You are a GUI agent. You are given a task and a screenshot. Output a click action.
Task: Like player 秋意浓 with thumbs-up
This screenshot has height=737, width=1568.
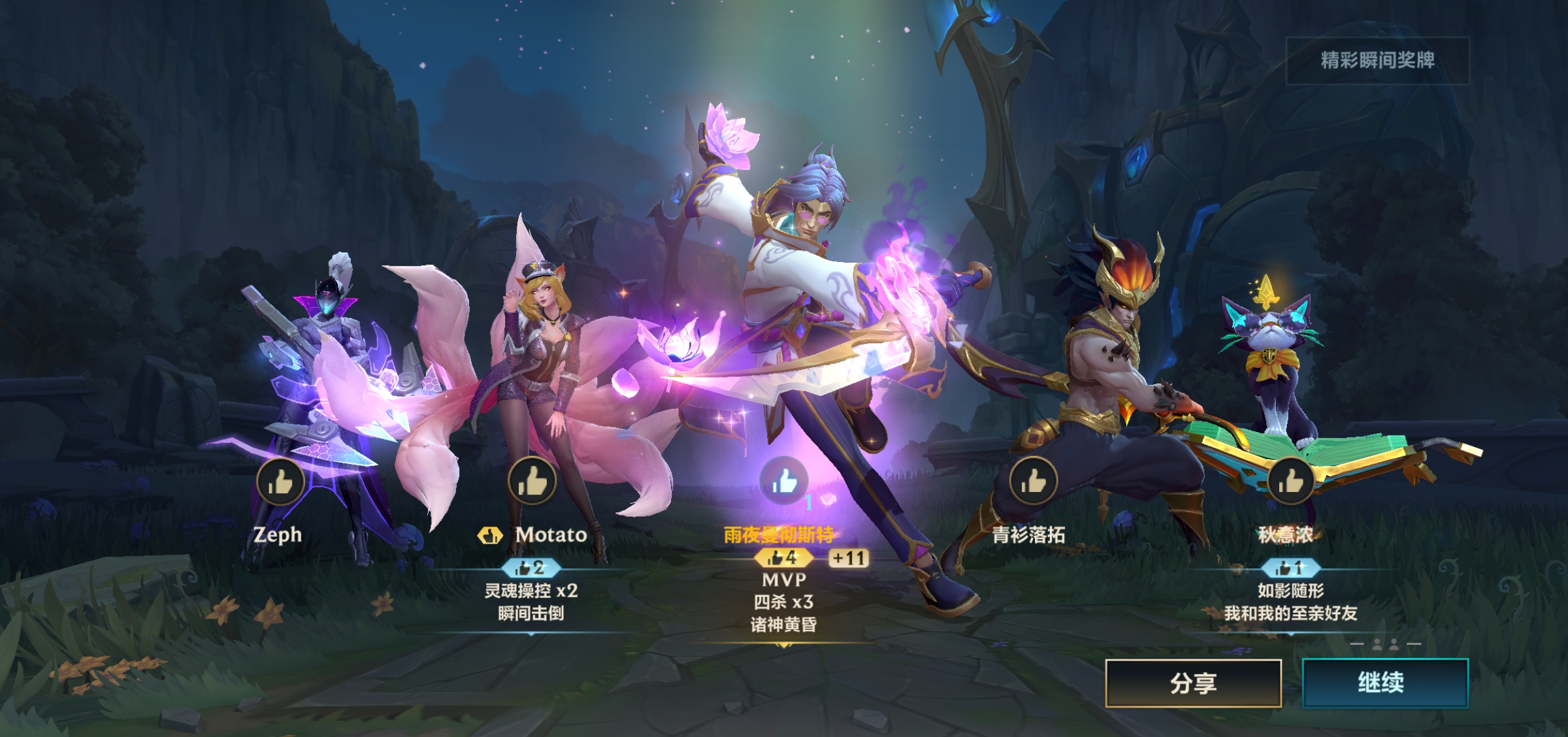pyautogui.click(x=1290, y=482)
